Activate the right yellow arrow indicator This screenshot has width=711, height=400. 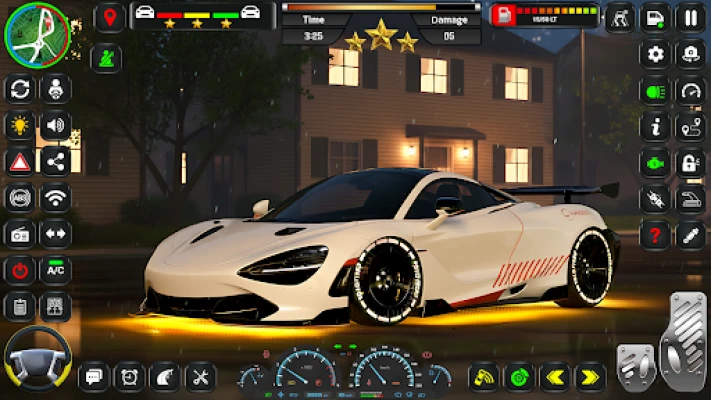[591, 377]
